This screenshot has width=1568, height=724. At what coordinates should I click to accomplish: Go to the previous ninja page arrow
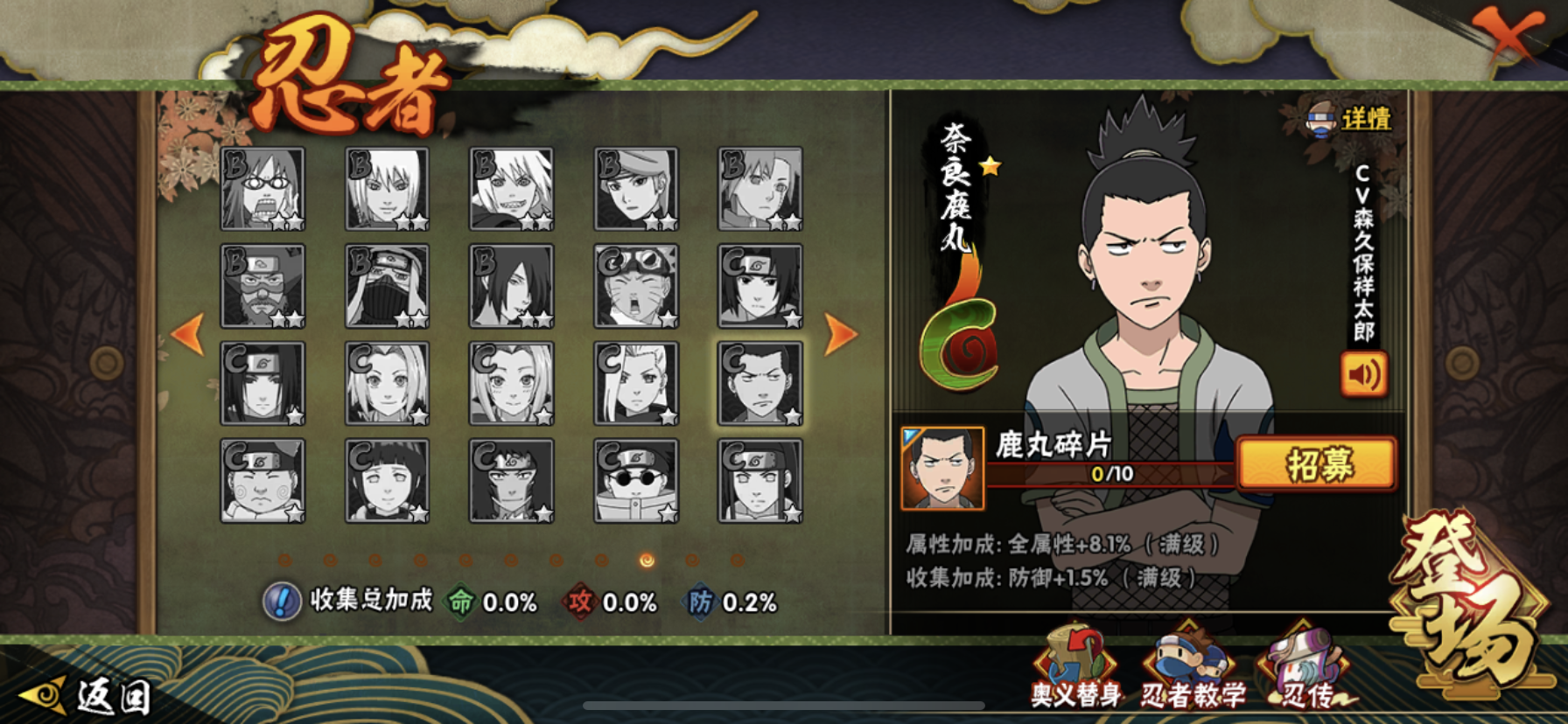point(188,334)
